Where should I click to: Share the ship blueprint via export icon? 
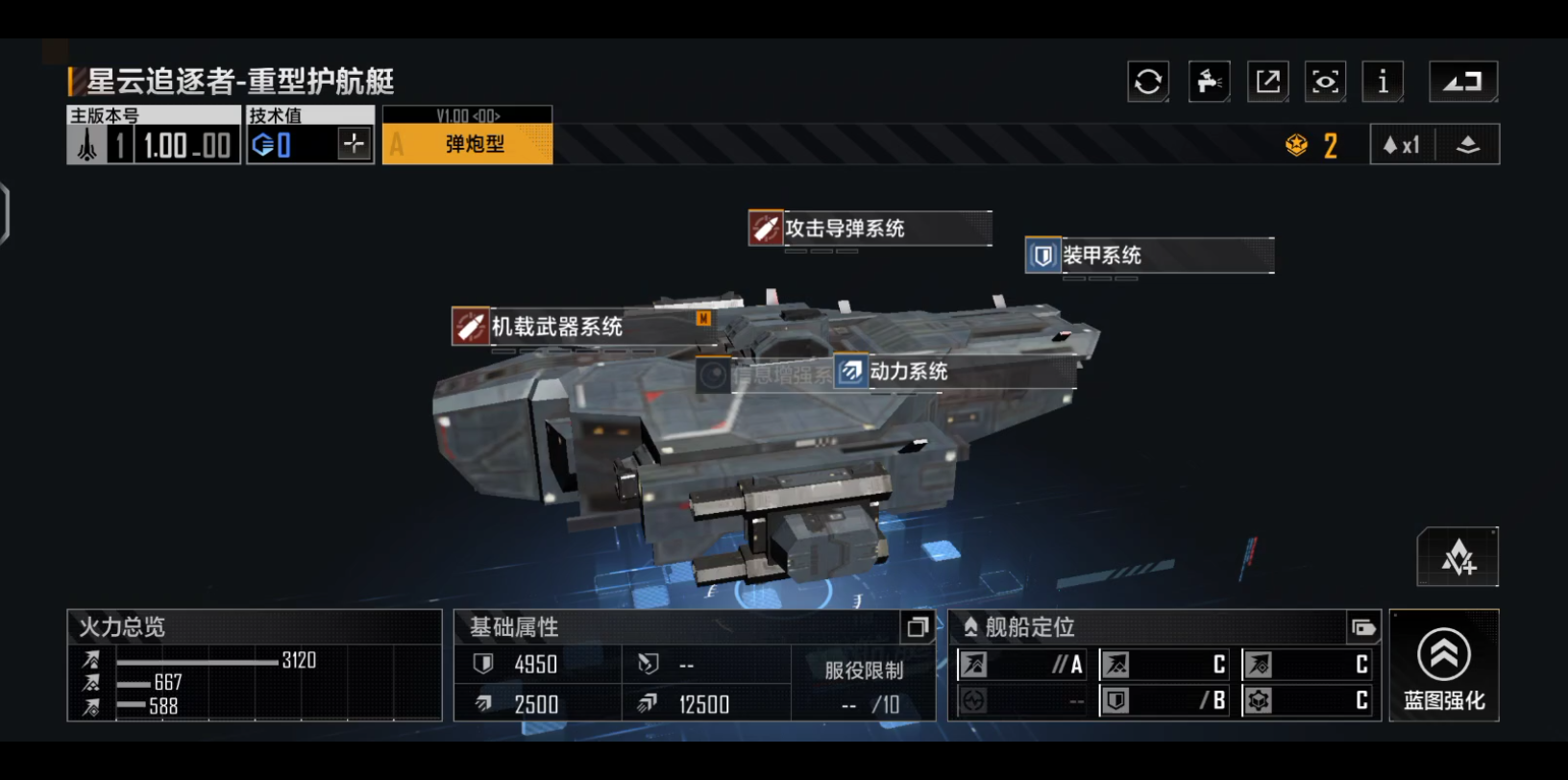pos(1267,82)
